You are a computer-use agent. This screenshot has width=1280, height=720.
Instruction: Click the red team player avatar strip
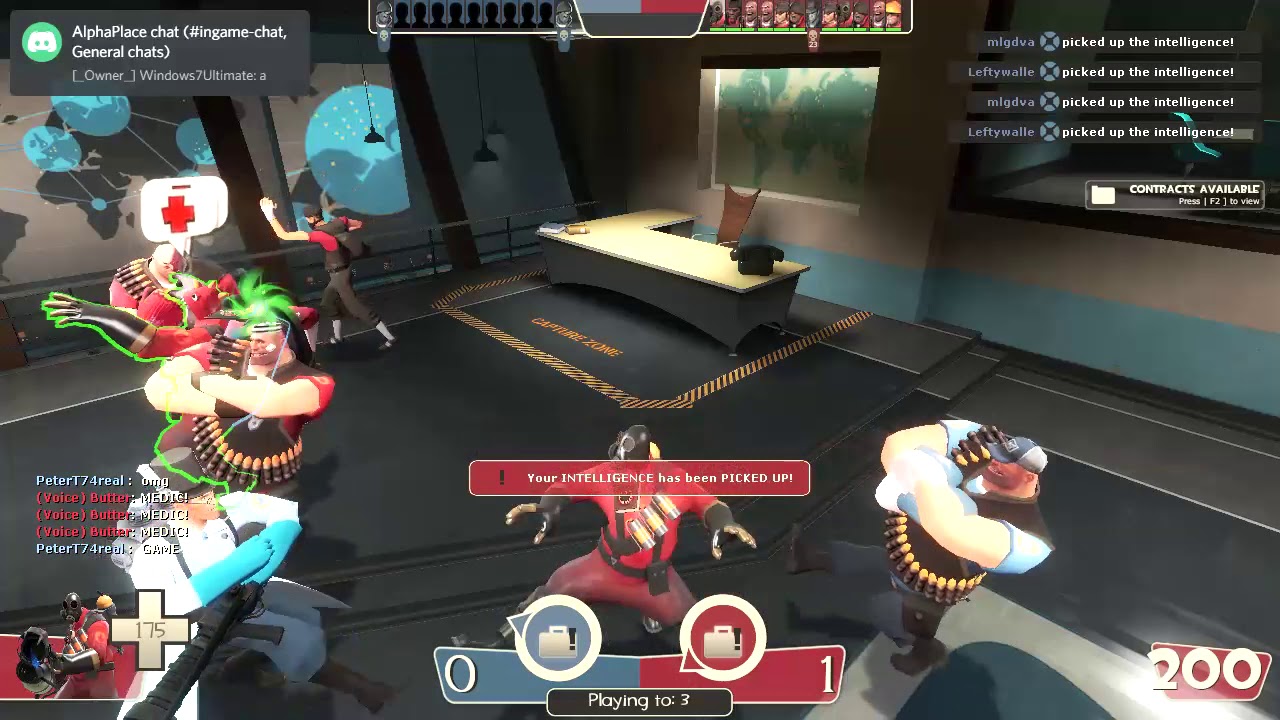[x=807, y=15]
